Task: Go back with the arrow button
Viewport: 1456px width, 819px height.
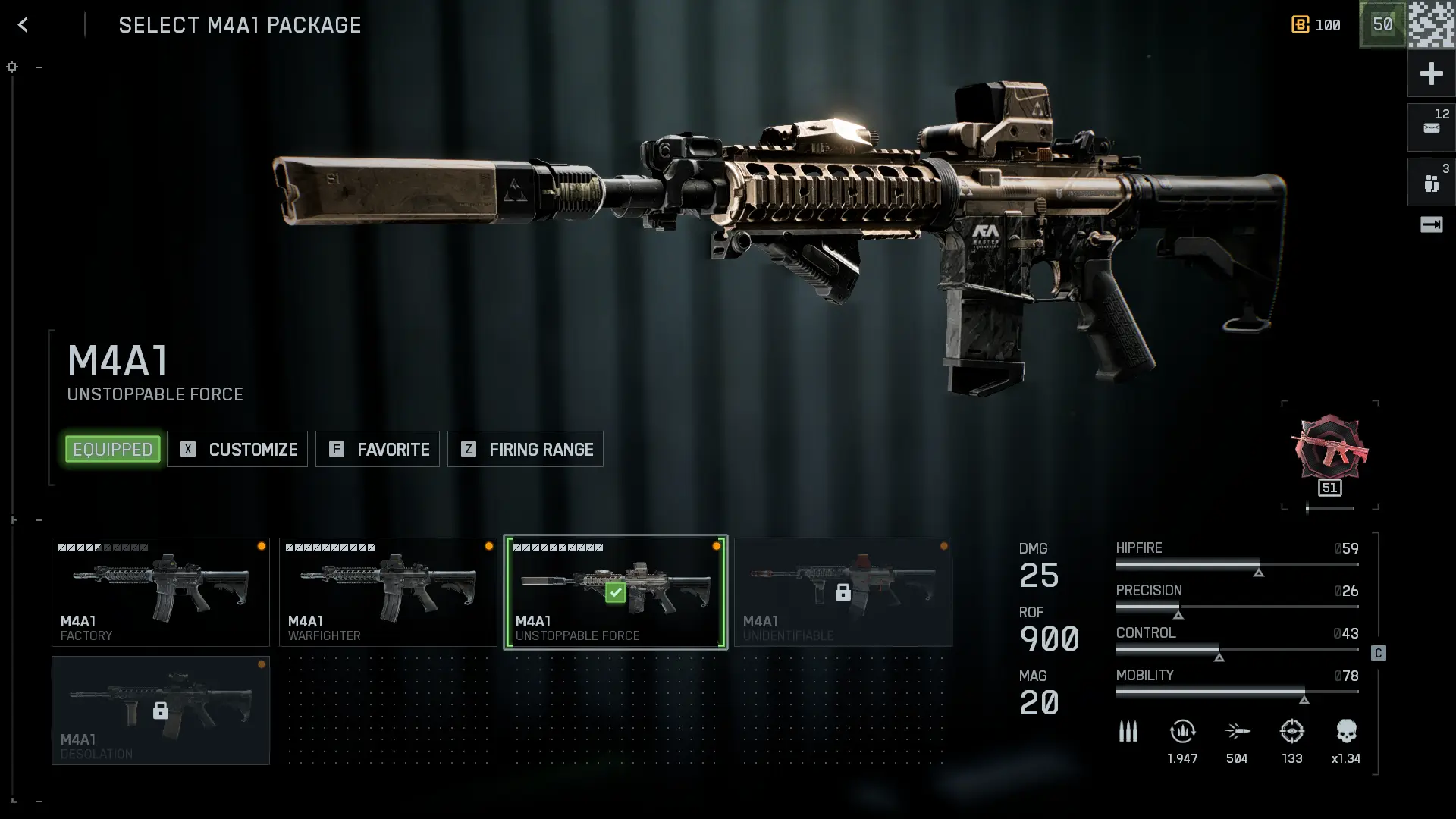Action: coord(23,25)
